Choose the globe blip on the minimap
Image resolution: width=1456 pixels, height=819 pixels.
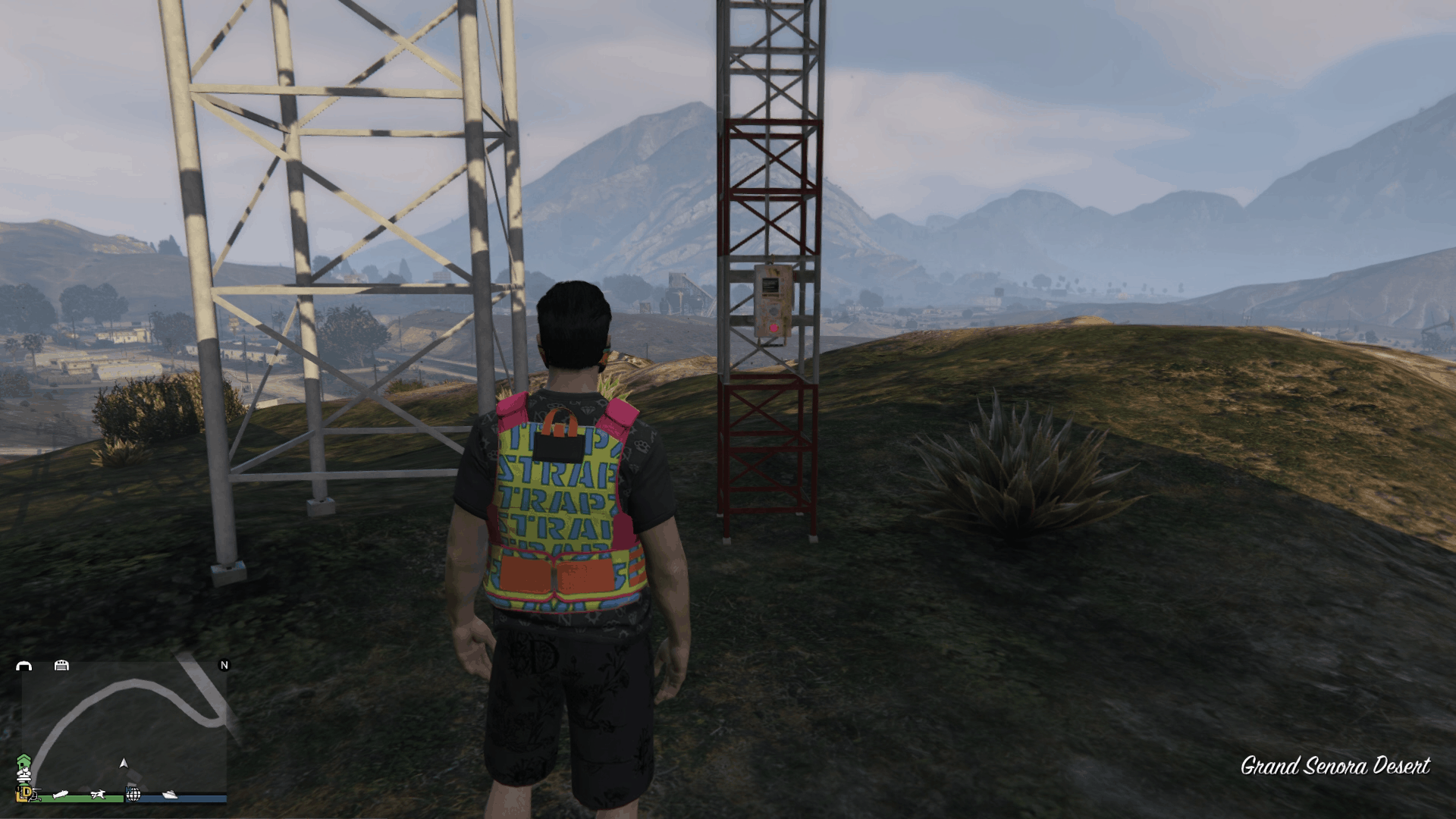(133, 794)
